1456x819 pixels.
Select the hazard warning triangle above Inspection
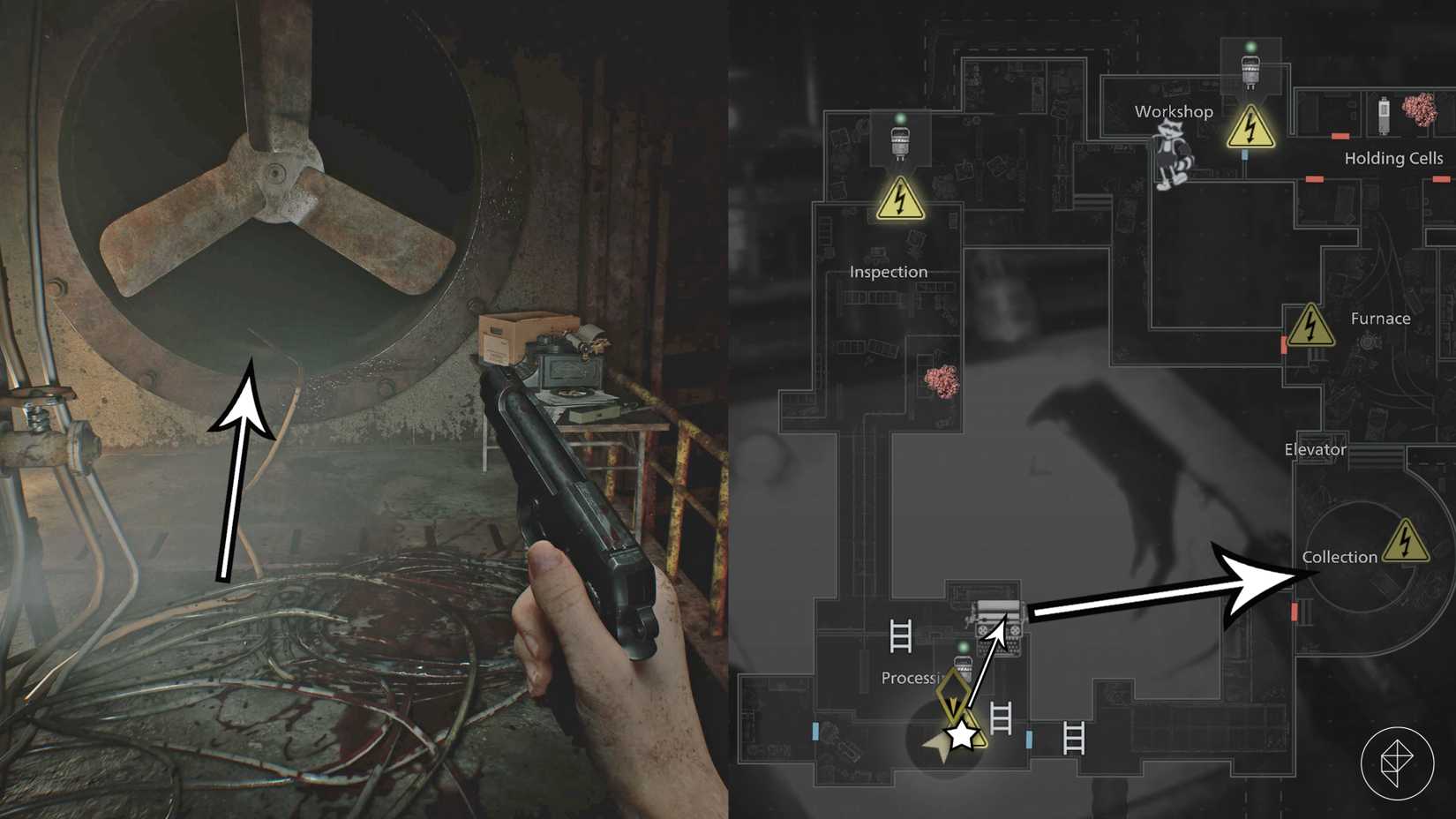[901, 203]
